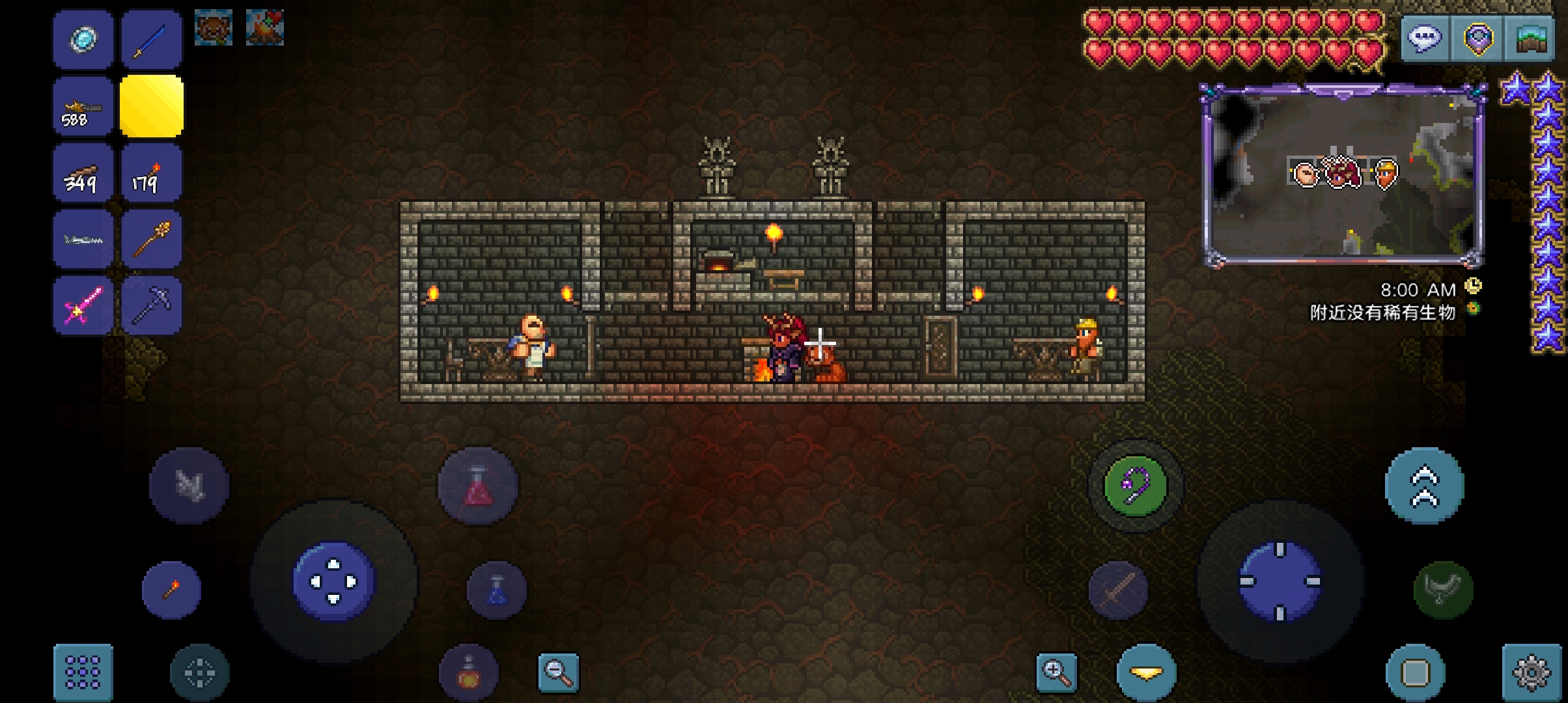
Task: Select the pink sword hotbar slot
Action: 83,305
